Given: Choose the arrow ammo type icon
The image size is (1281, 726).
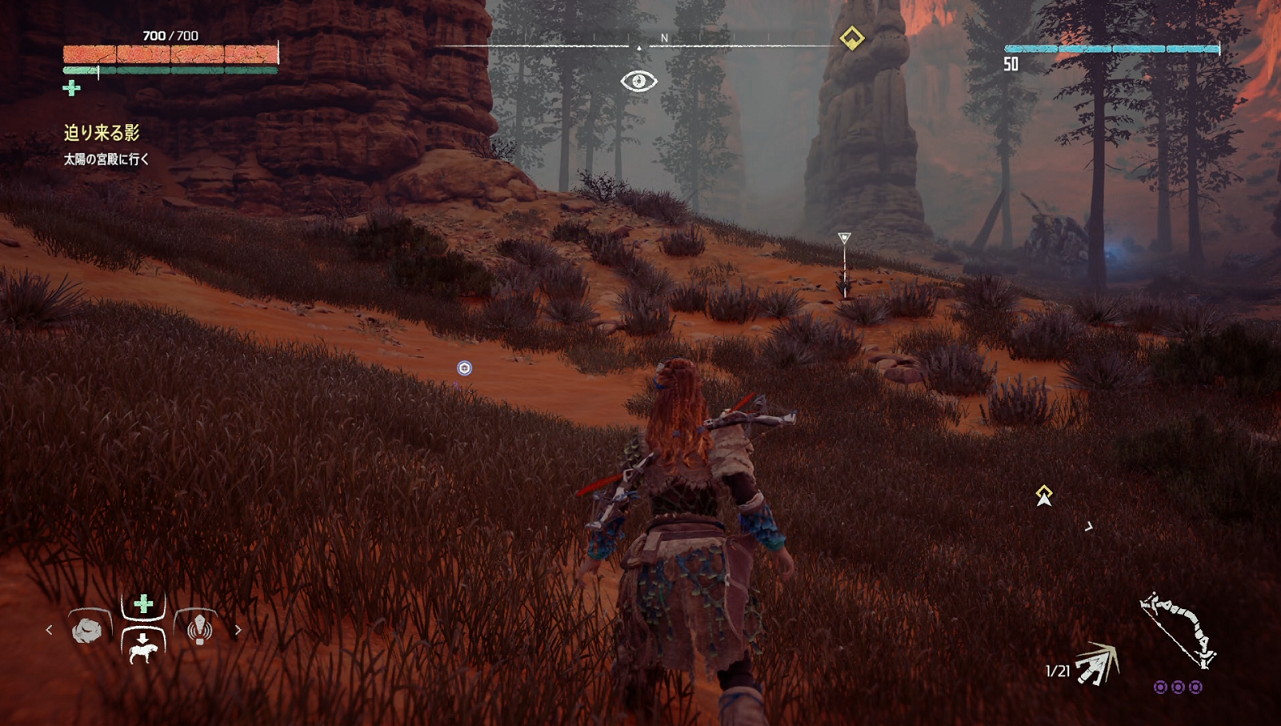Looking at the screenshot, I should pyautogui.click(x=1097, y=663).
